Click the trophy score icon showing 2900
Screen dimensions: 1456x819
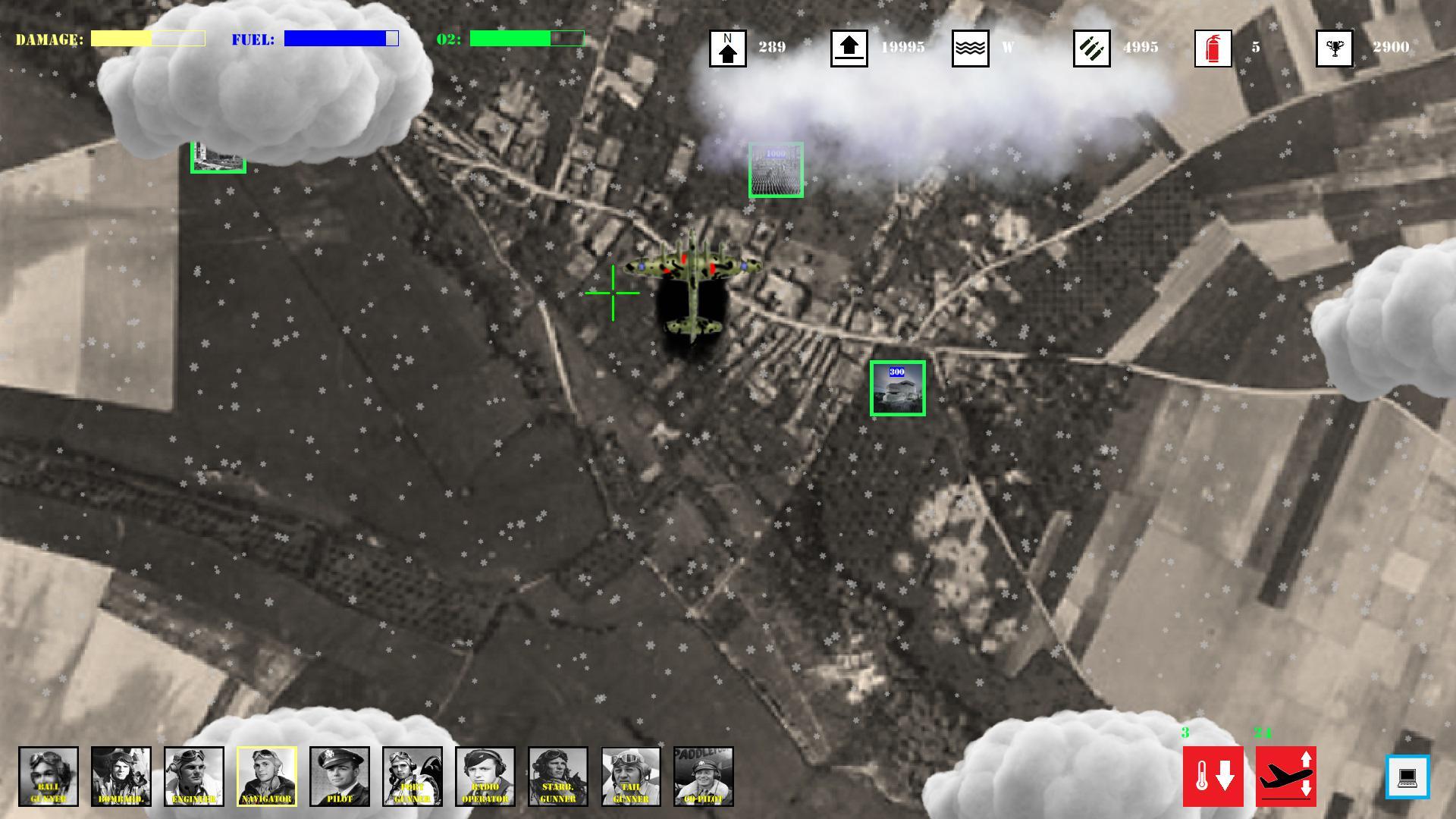1335,47
